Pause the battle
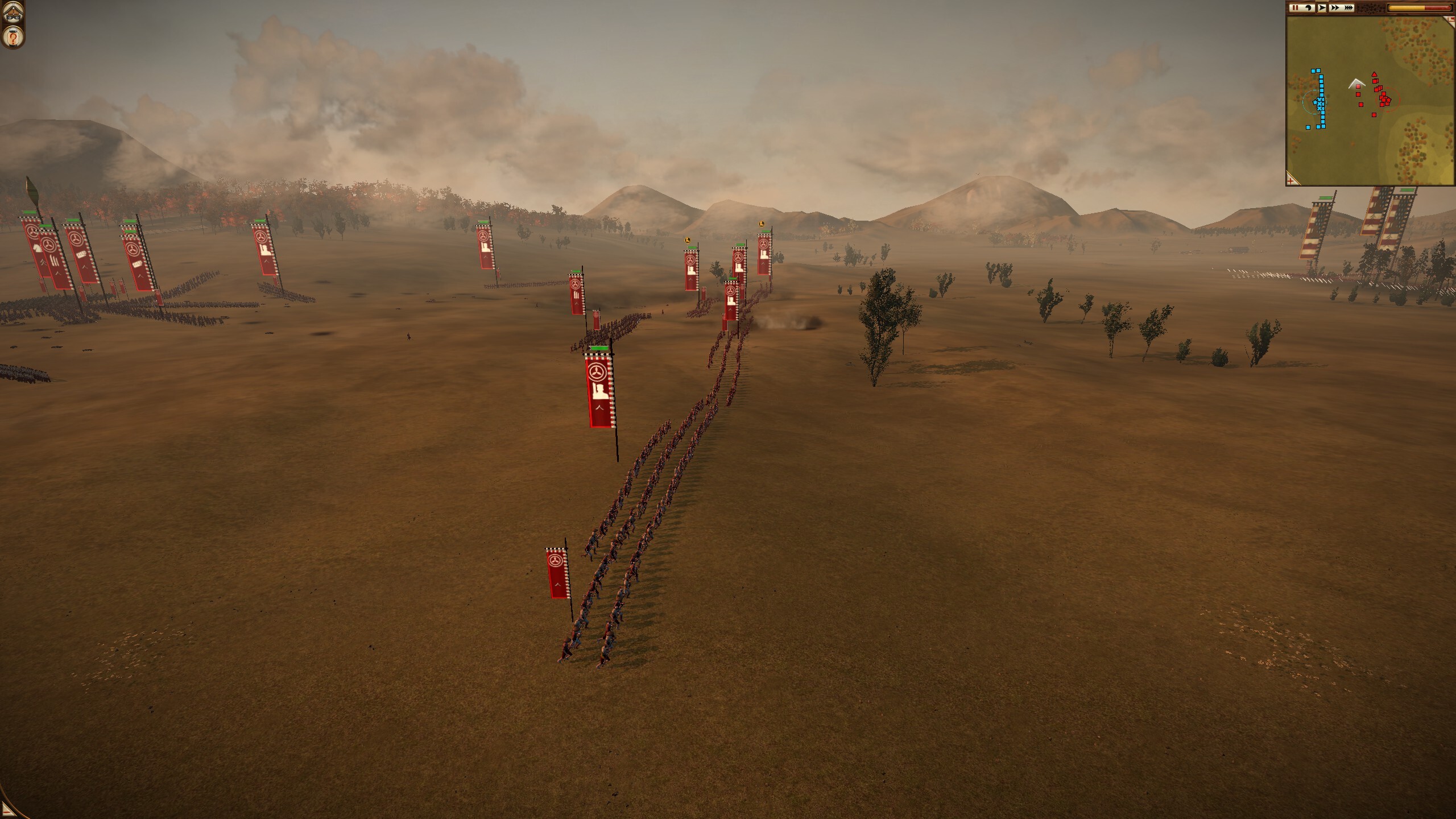 (1295, 8)
